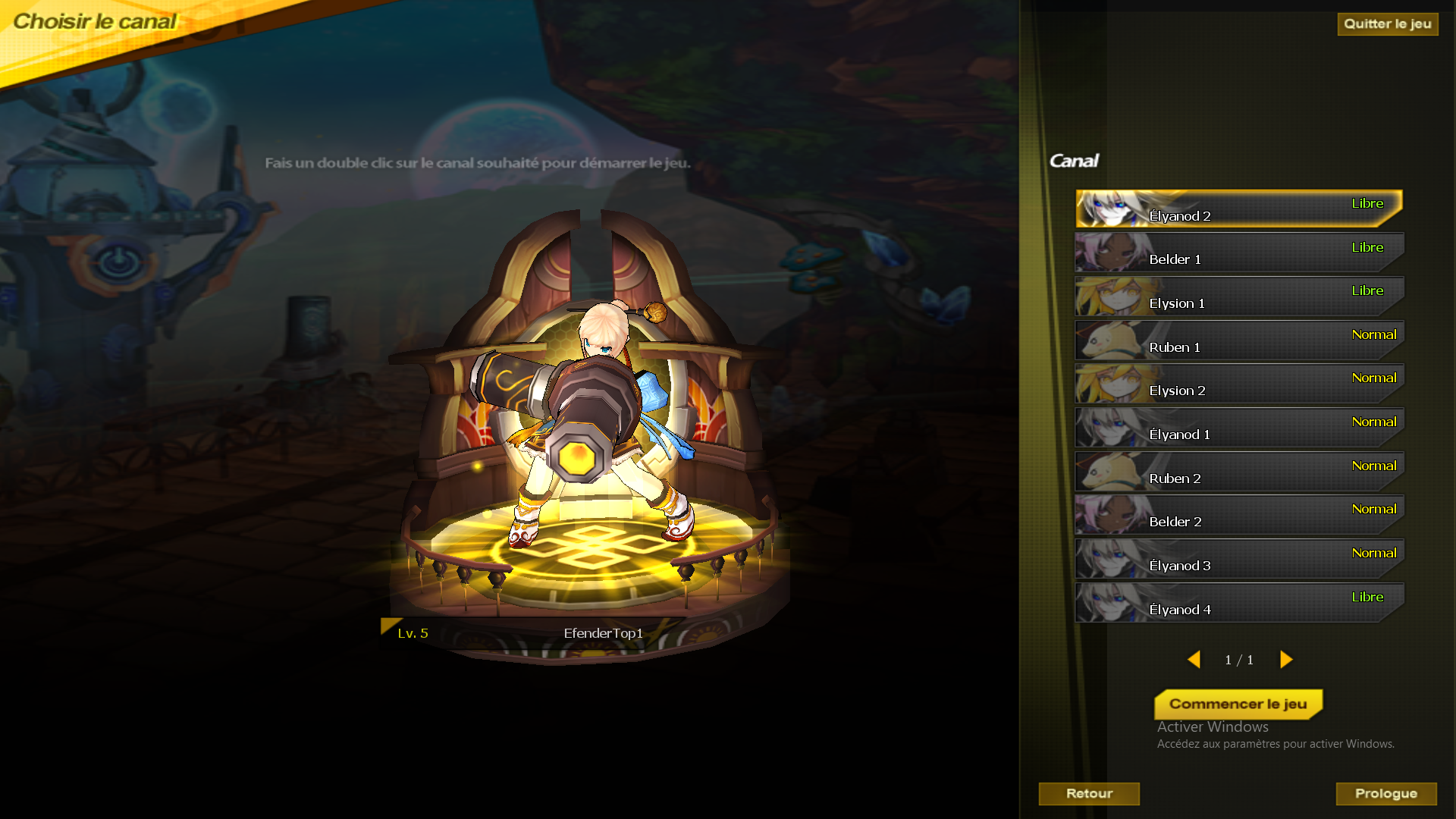Go to the previous channel page arrow
Screen dimensions: 1456x819
pyautogui.click(x=1194, y=660)
